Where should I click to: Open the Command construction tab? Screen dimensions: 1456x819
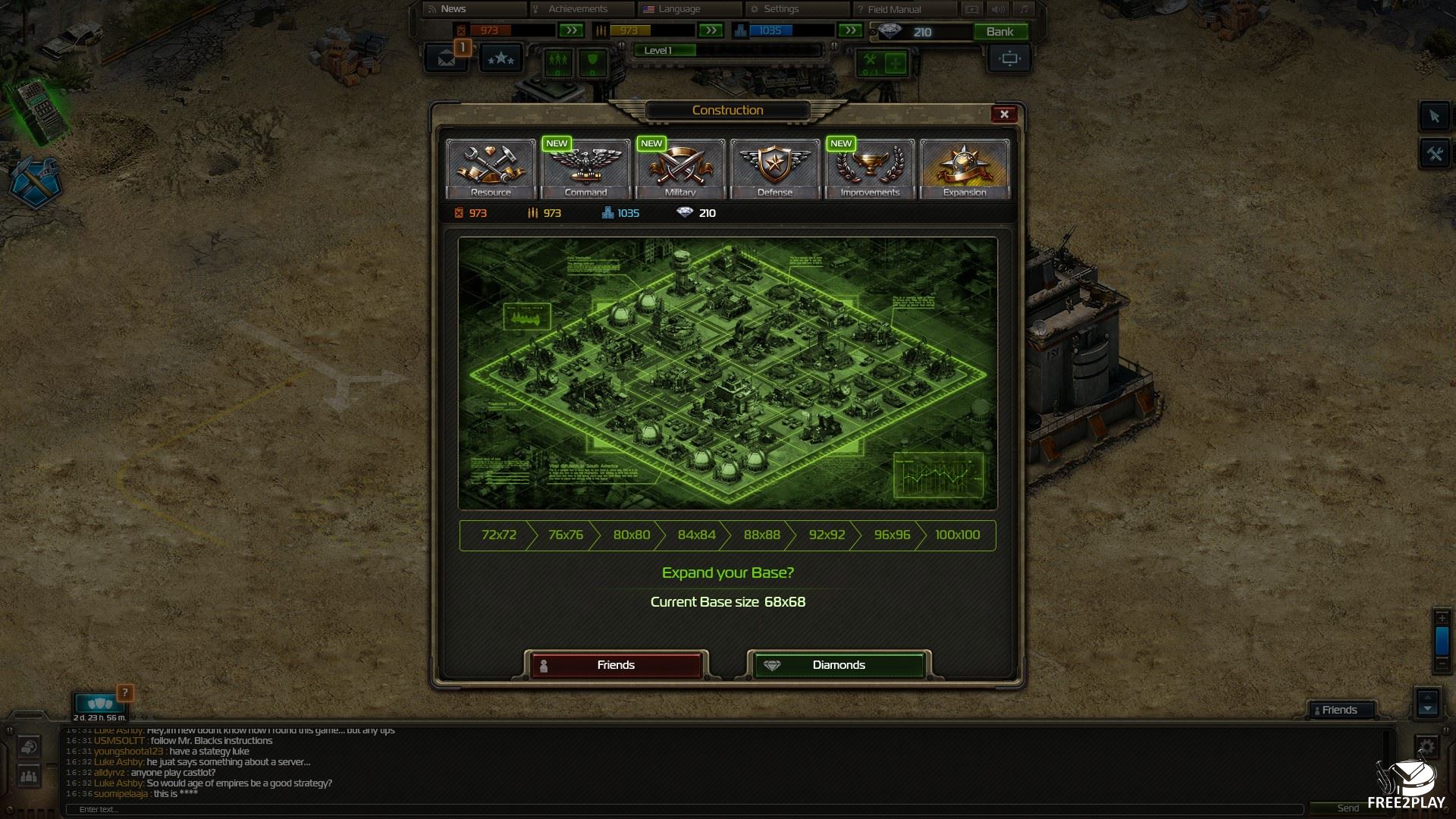(x=585, y=168)
